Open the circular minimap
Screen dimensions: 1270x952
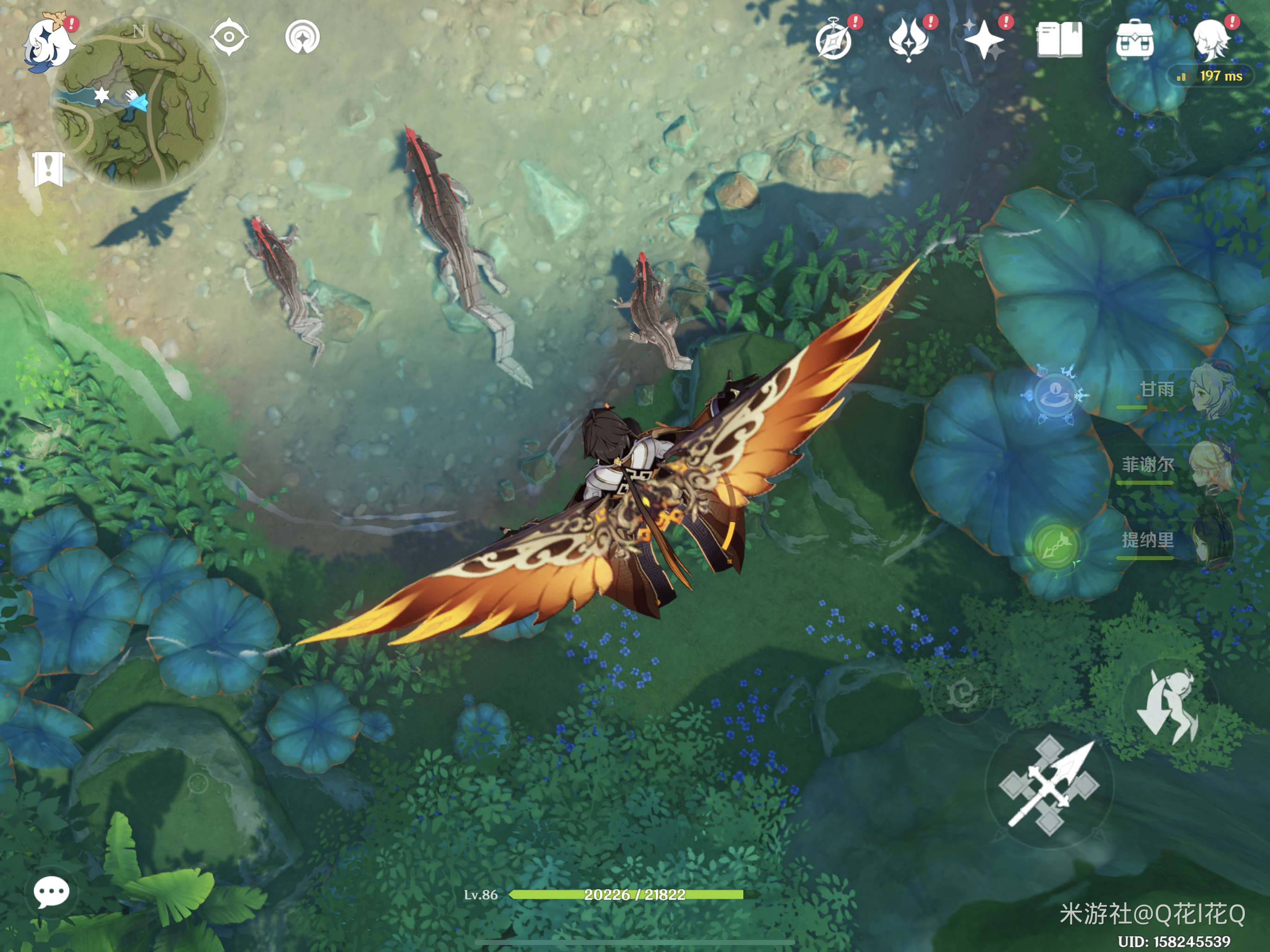139,103
